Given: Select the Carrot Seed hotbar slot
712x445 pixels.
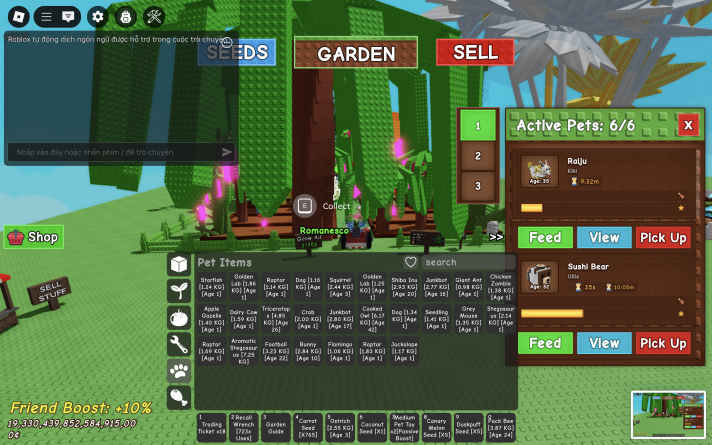Looking at the screenshot, I should point(307,427).
